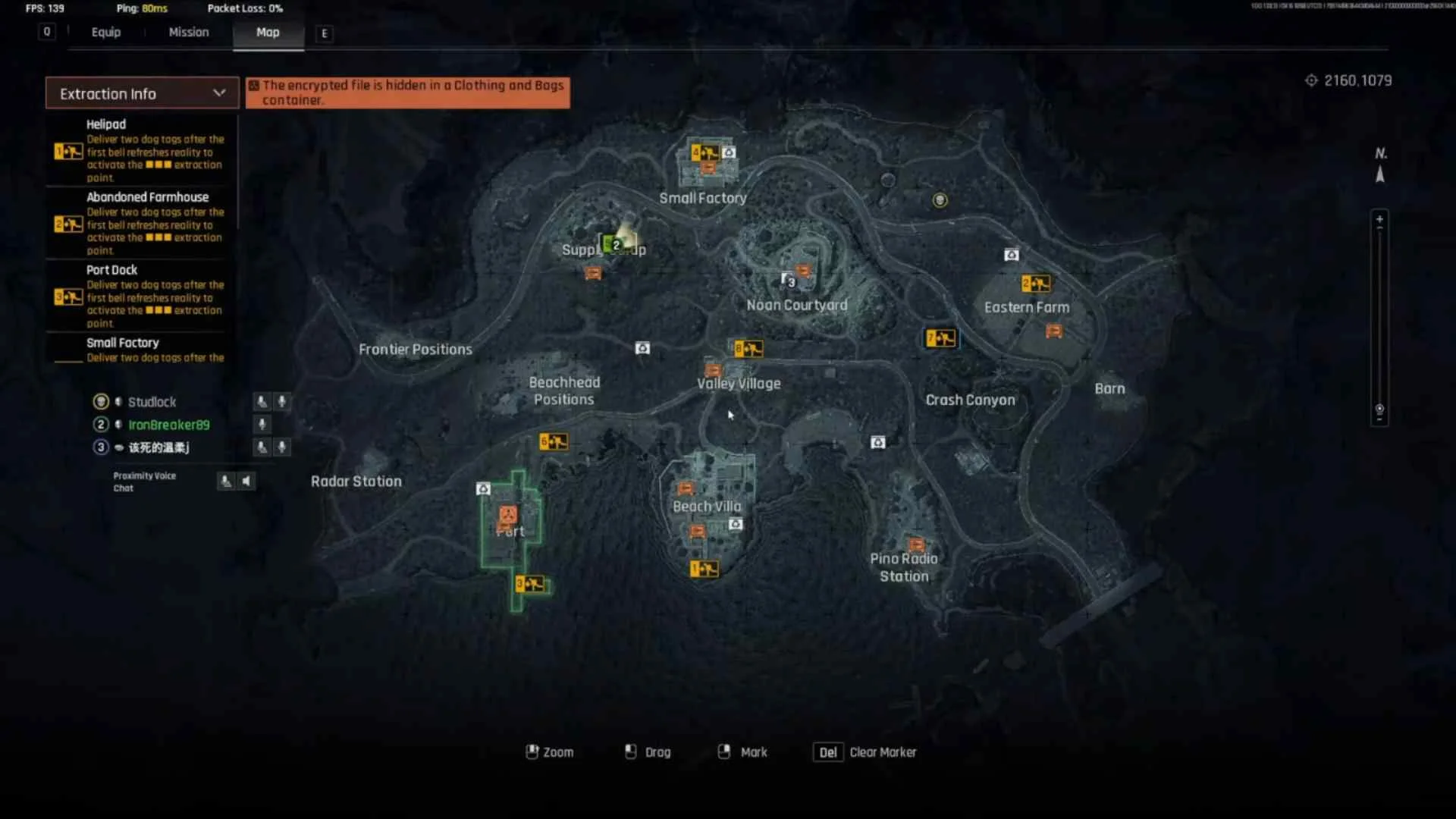Switch to the Equip tab
The image size is (1456, 819).
(x=105, y=32)
